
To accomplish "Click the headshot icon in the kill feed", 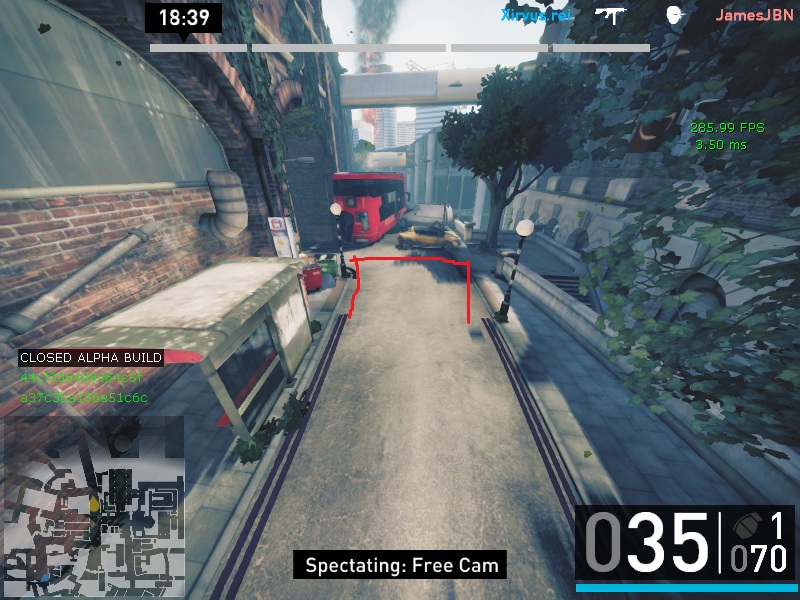I will [674, 14].
